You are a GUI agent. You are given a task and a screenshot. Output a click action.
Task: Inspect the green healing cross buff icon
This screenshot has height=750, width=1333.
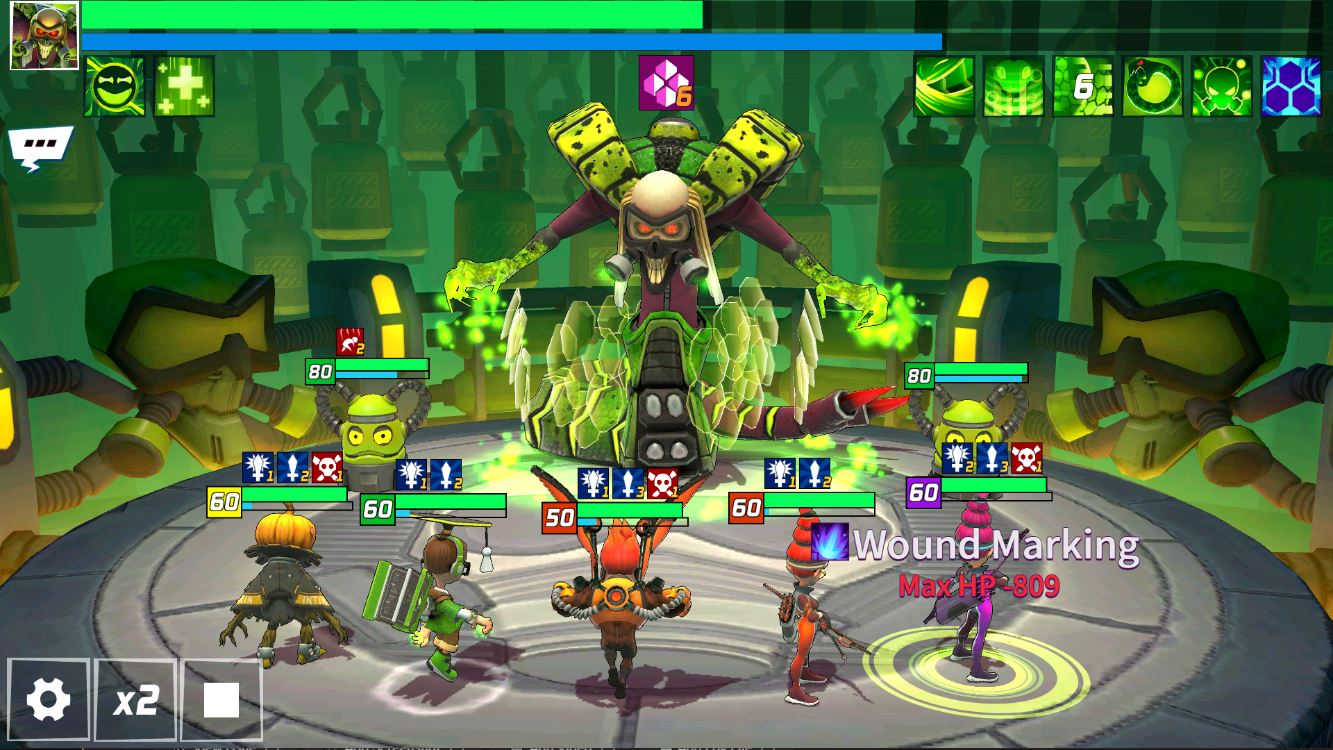(184, 87)
